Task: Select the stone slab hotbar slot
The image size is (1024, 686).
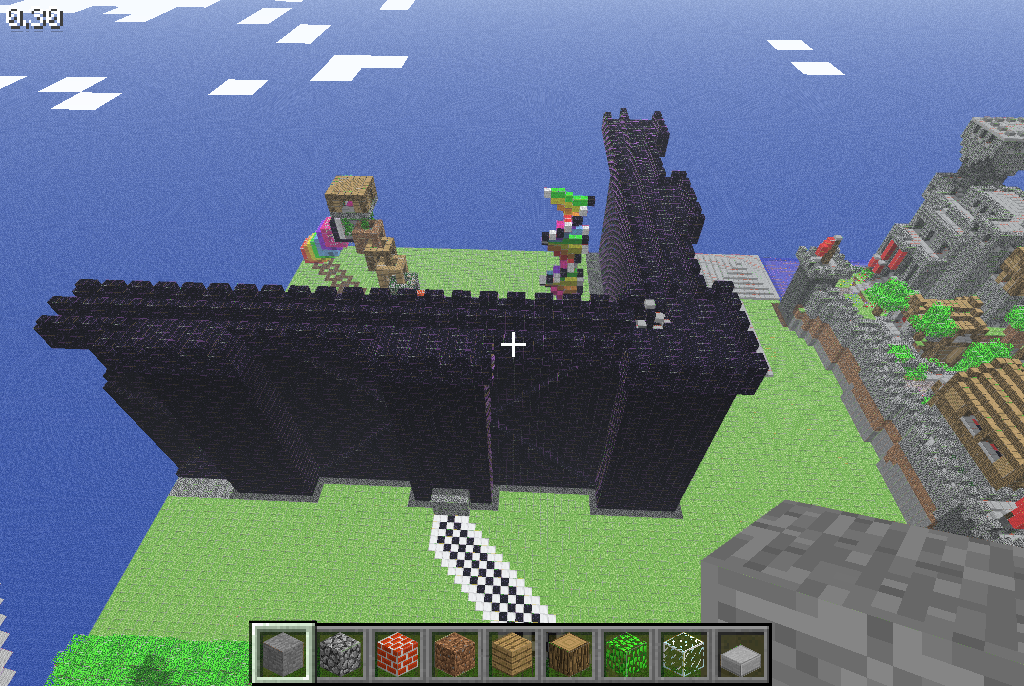Action: (x=739, y=654)
